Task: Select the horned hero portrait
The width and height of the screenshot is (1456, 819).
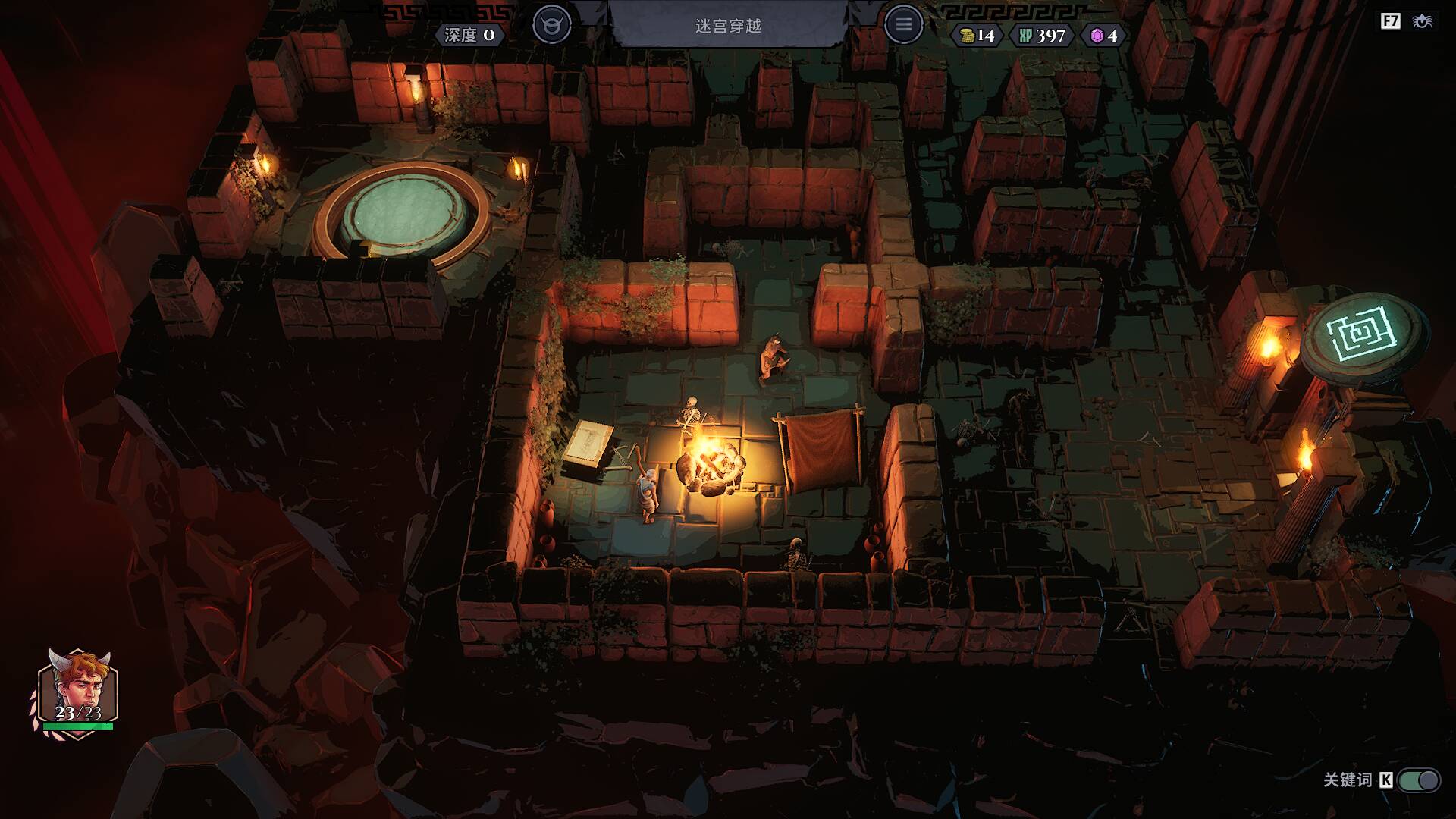Action: click(x=77, y=689)
